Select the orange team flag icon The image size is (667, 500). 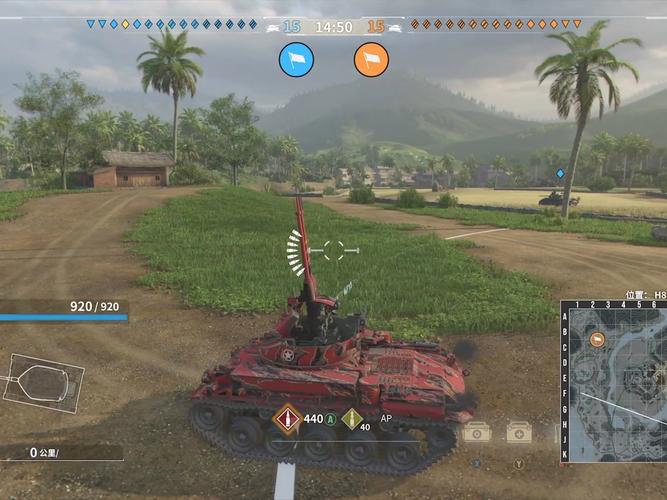click(x=371, y=59)
